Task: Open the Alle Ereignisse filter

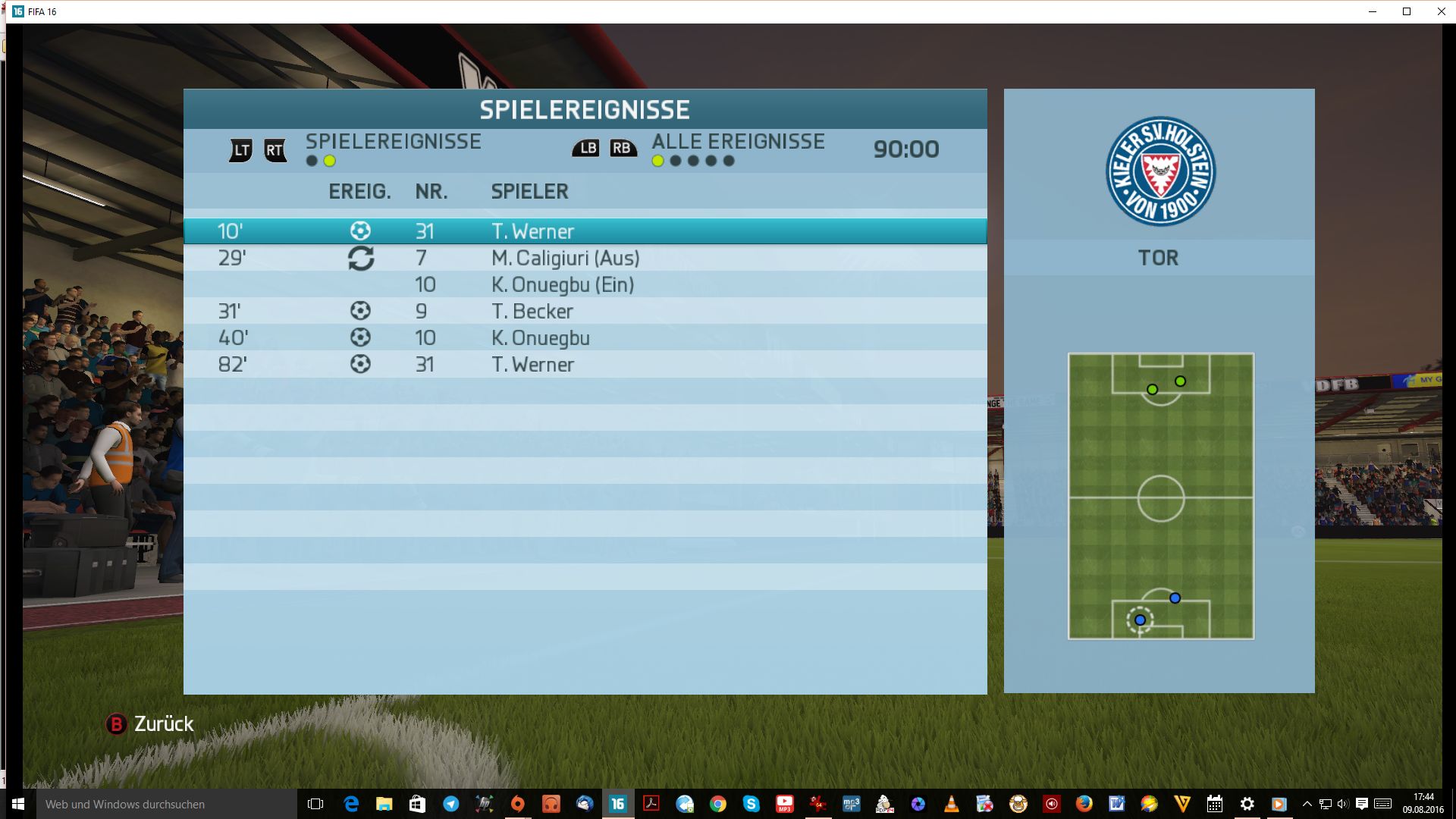Action: pos(737,142)
